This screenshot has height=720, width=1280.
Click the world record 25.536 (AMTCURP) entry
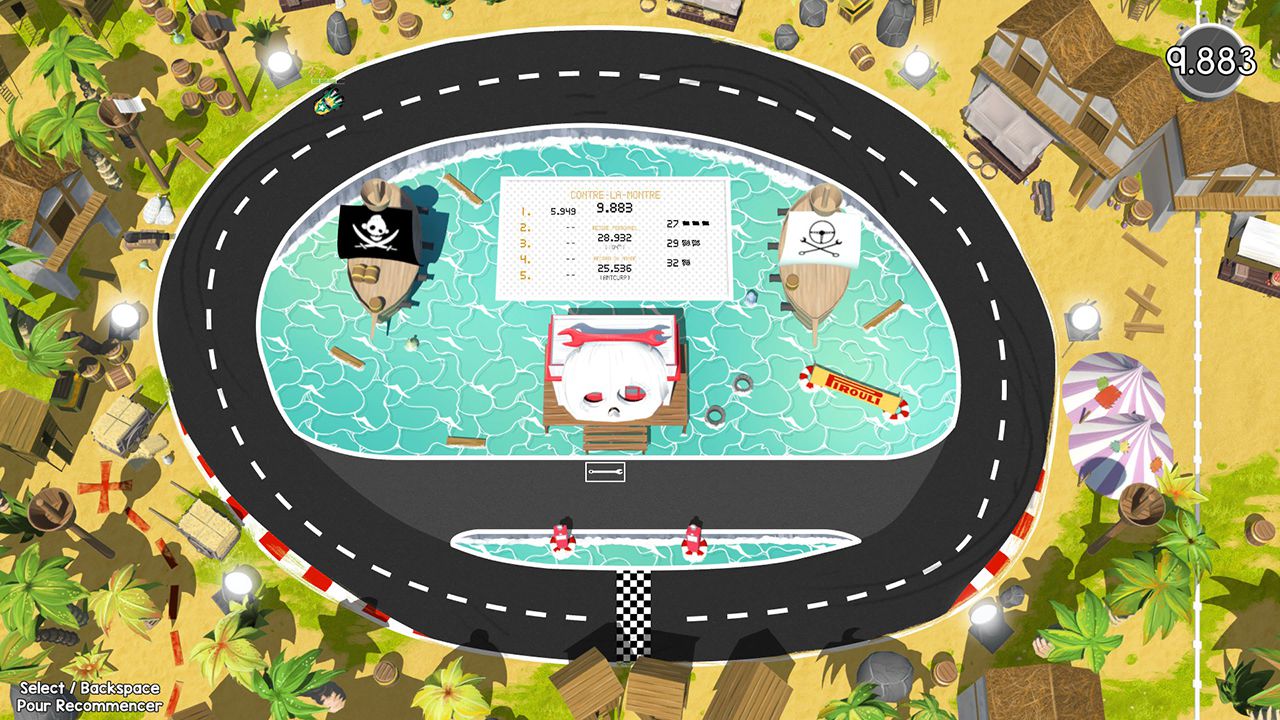(613, 268)
